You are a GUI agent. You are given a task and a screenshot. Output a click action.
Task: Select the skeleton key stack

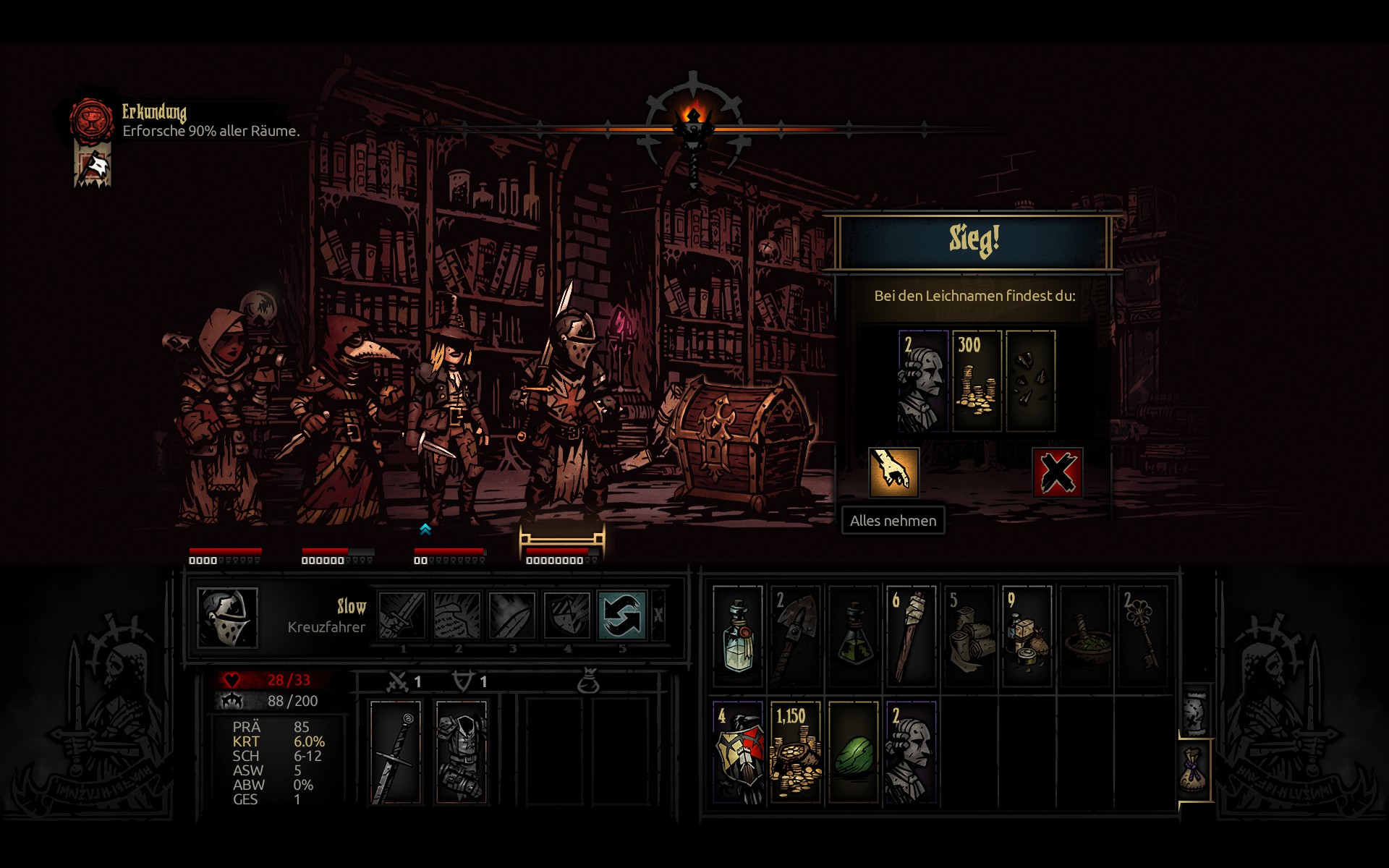[x=1143, y=637]
